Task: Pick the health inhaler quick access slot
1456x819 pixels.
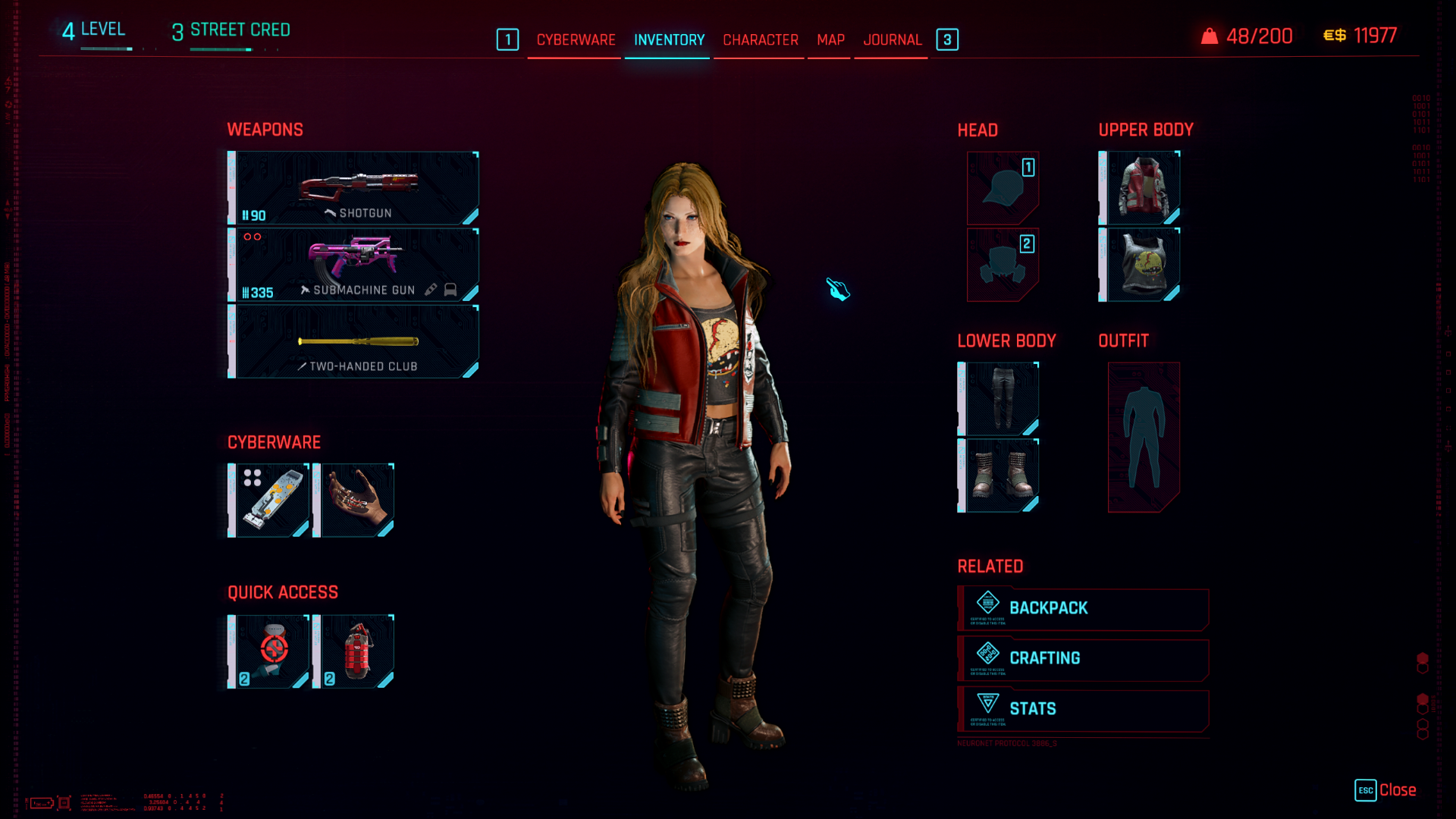Action: click(269, 651)
